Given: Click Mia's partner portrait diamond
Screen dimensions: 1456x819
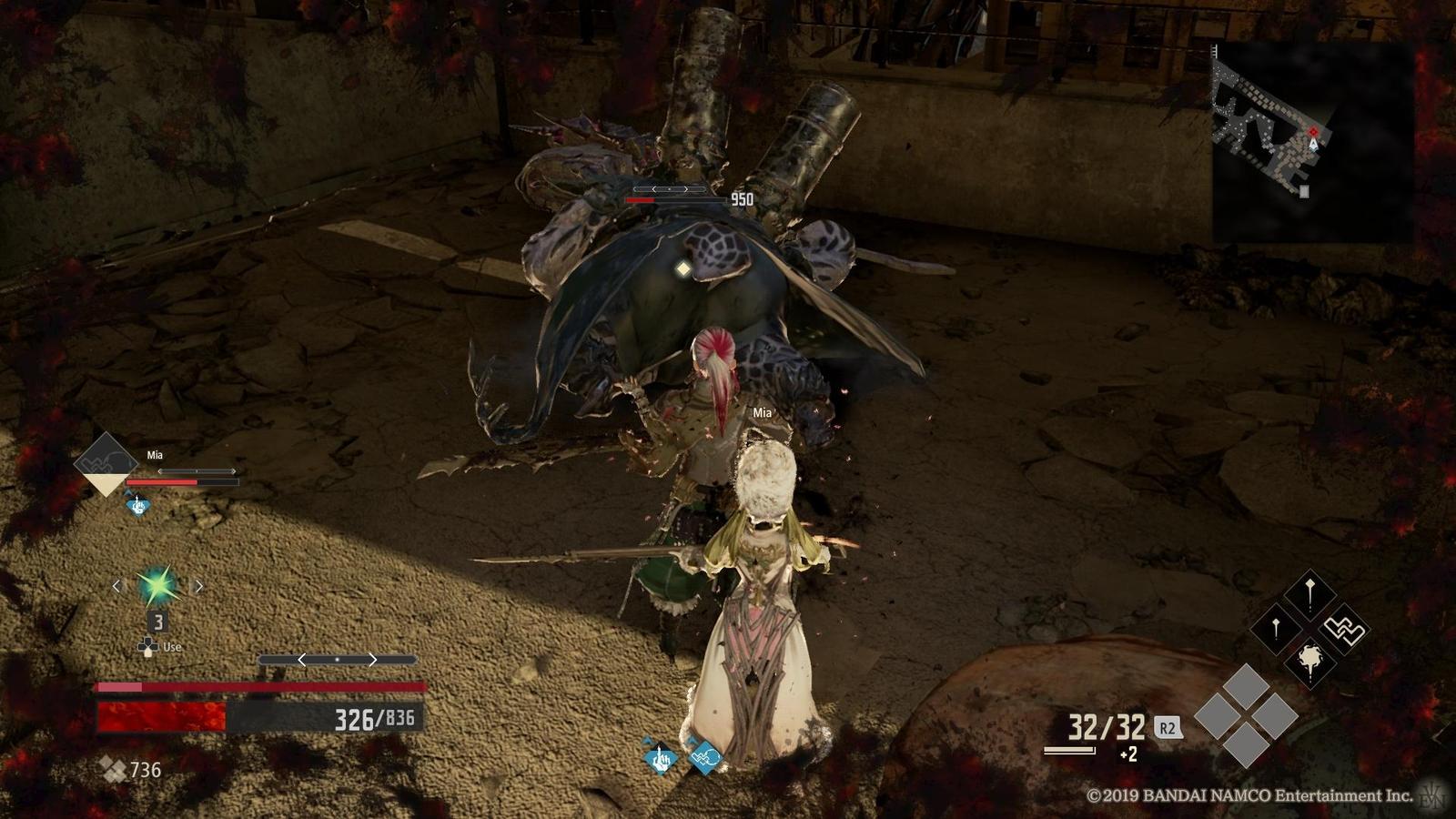Looking at the screenshot, I should 106,463.
